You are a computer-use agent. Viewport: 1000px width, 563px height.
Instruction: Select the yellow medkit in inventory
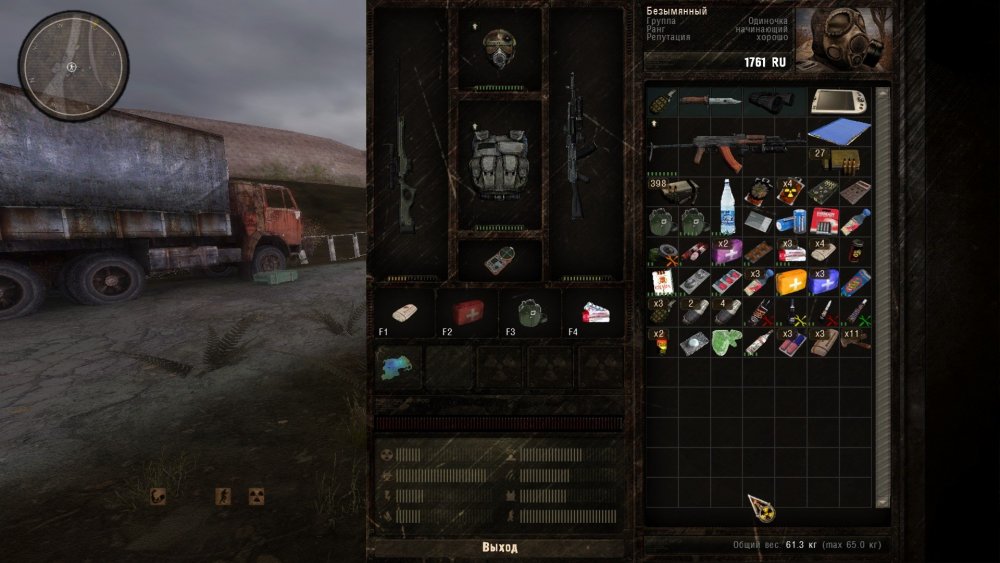click(791, 282)
